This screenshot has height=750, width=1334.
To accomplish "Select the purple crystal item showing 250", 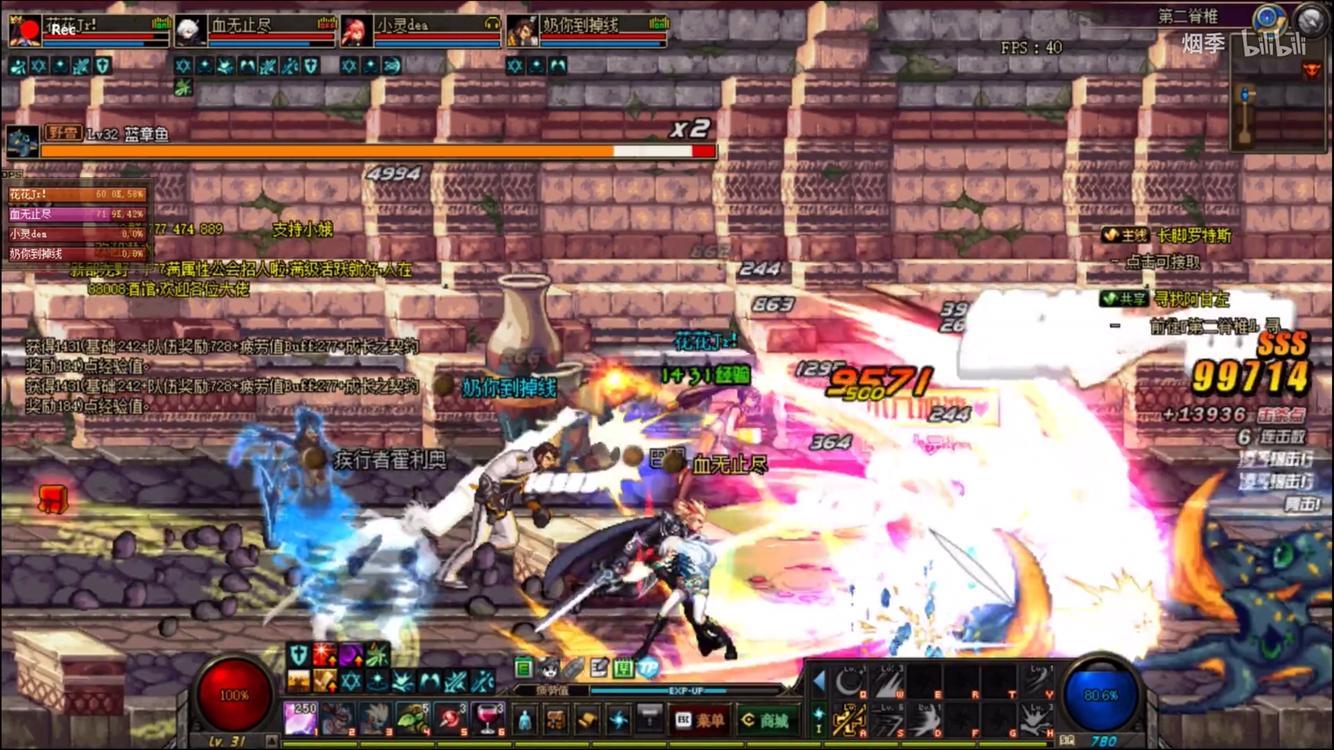I will pos(301,718).
